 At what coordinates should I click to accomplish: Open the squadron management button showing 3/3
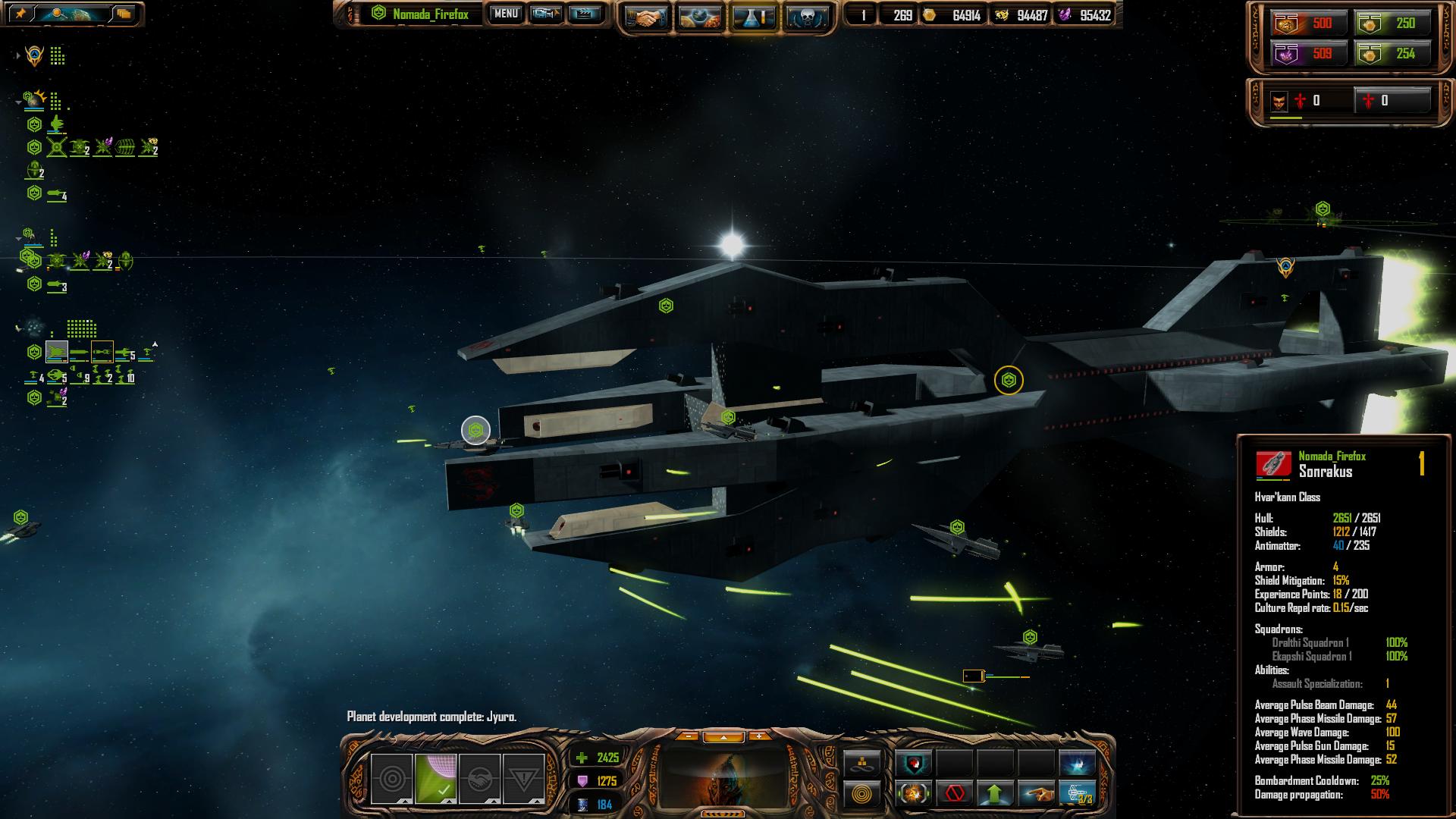[1077, 794]
